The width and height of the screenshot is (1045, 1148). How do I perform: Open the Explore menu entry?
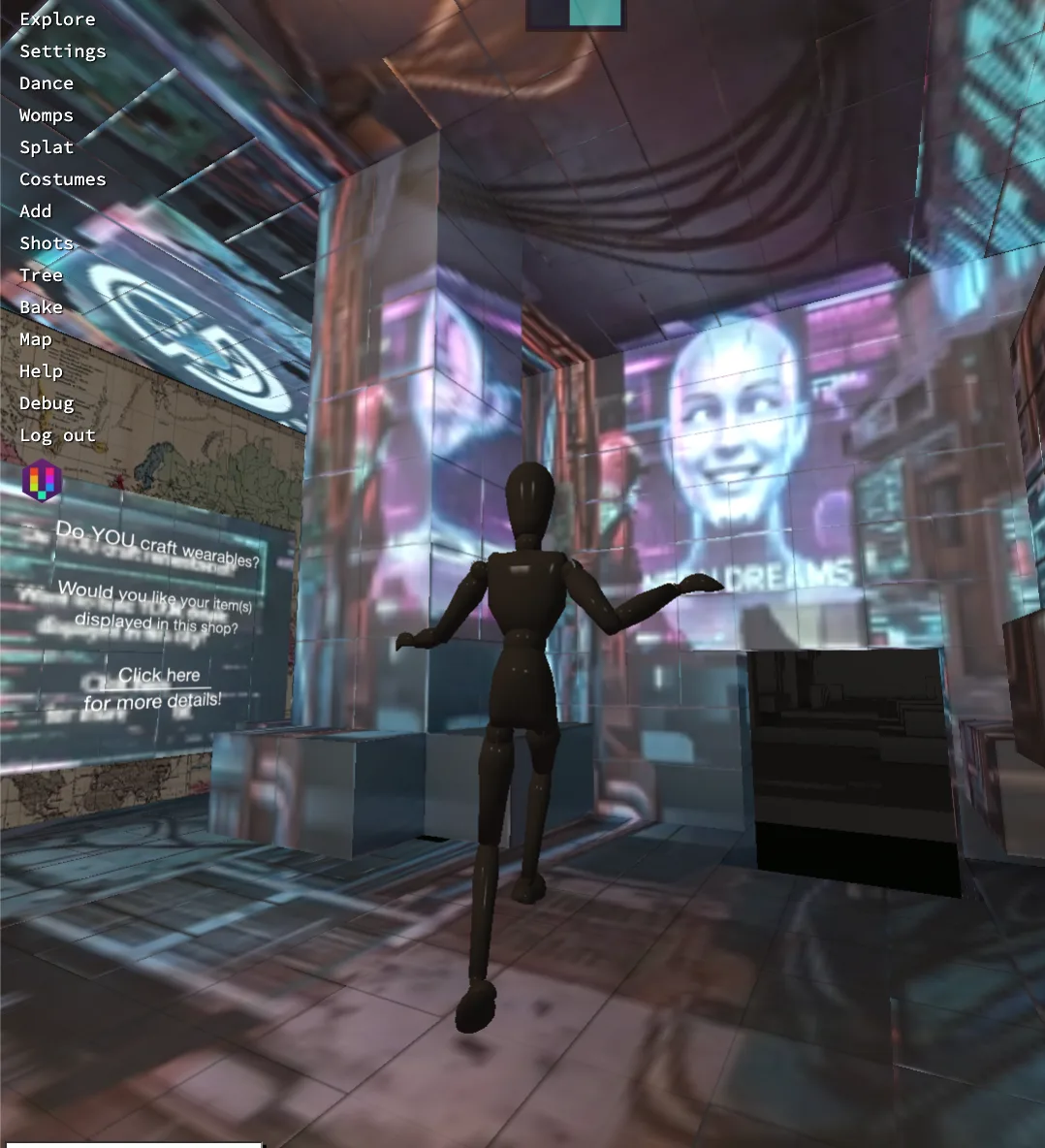click(x=57, y=19)
